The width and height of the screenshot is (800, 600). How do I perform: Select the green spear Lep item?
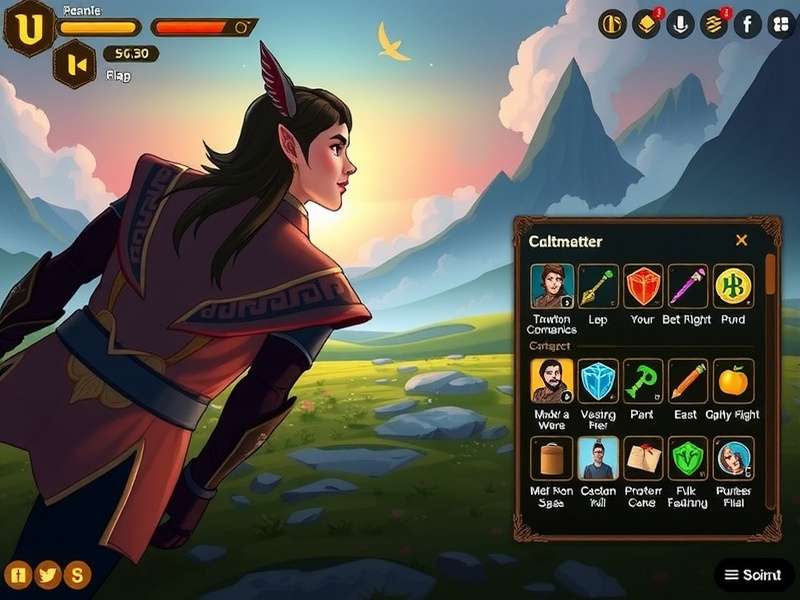[x=598, y=286]
